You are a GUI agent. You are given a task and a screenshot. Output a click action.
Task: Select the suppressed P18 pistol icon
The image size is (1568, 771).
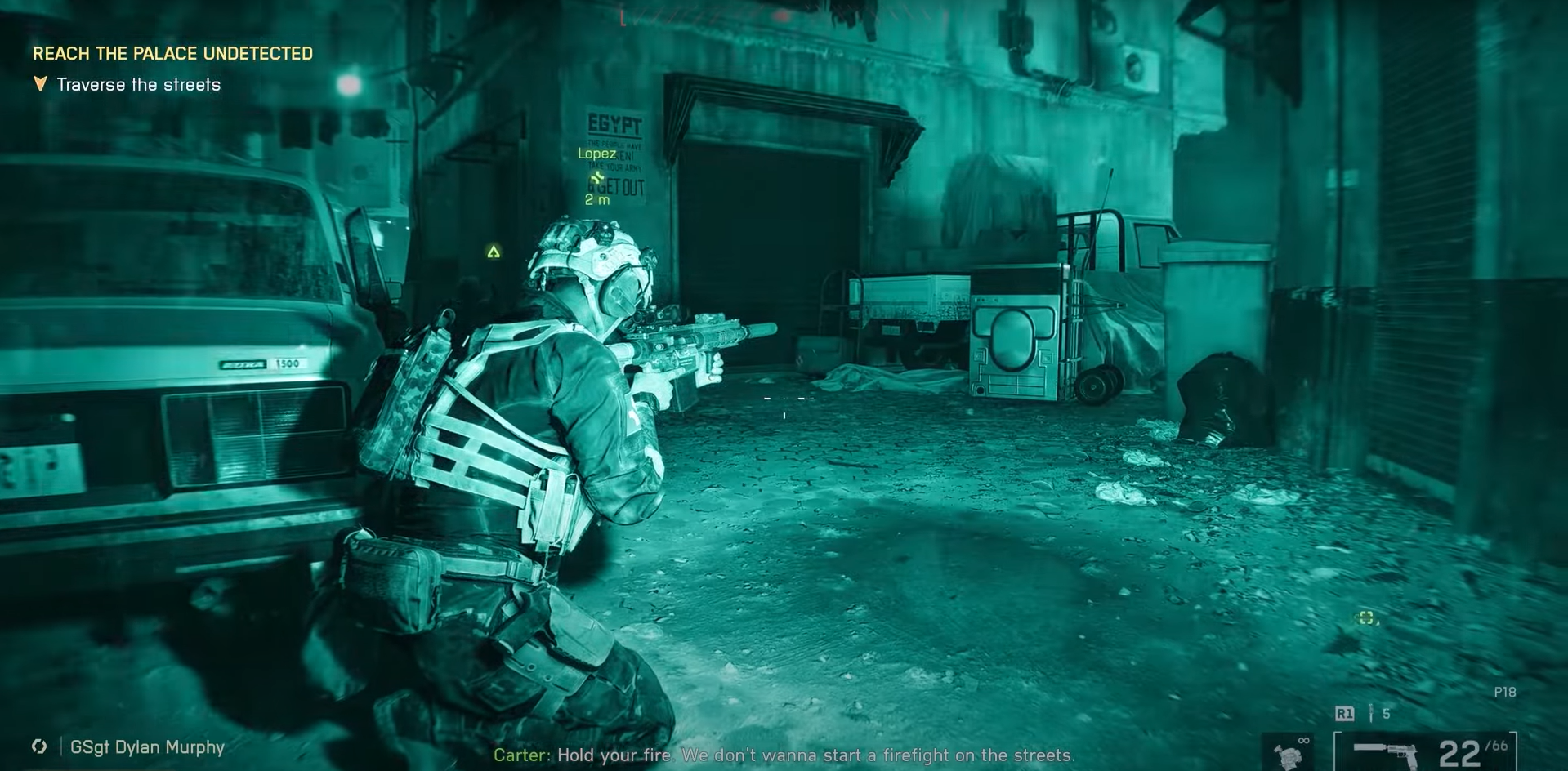point(1385,753)
